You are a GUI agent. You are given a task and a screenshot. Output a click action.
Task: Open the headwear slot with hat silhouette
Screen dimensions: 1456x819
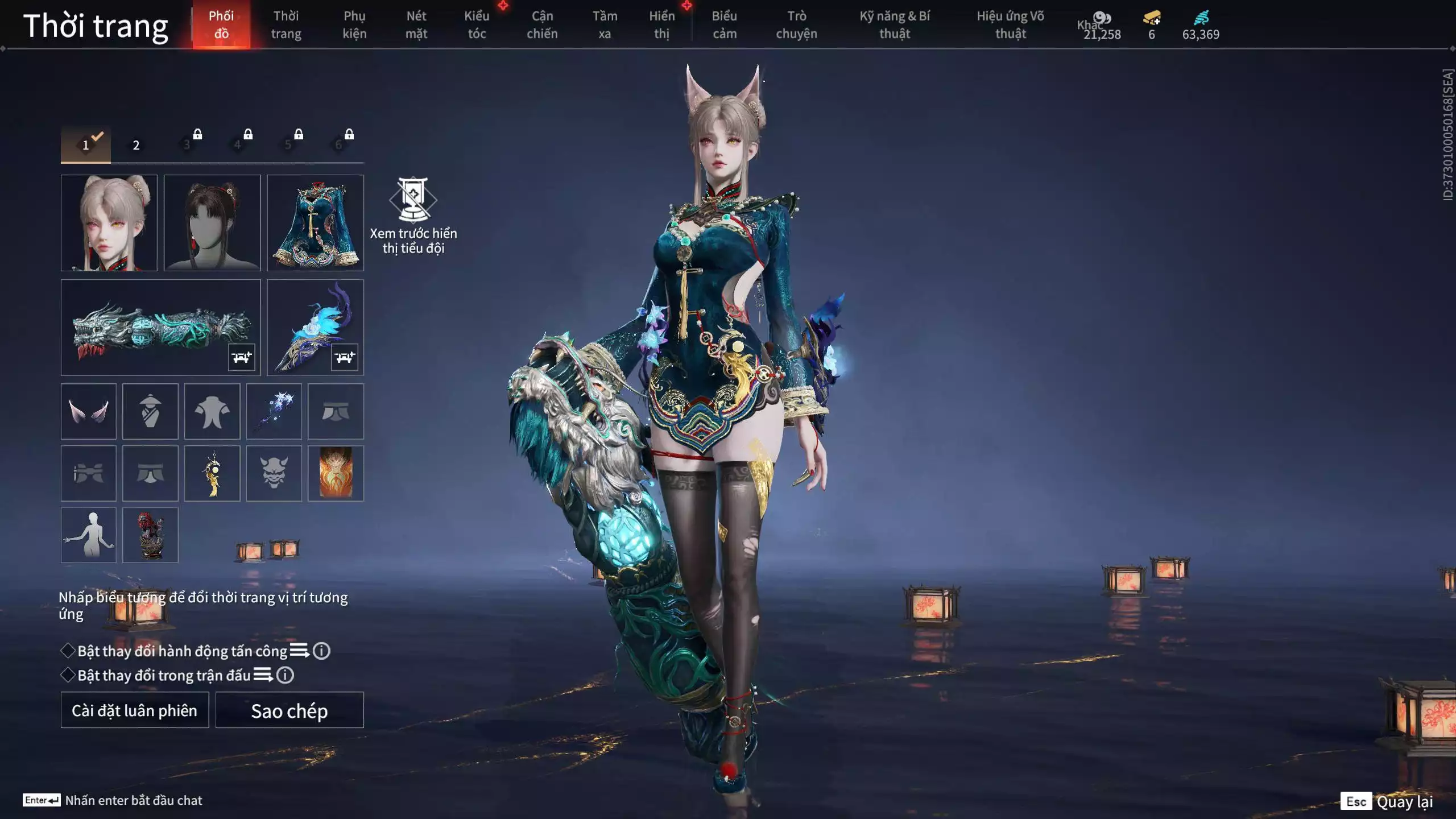[150, 411]
